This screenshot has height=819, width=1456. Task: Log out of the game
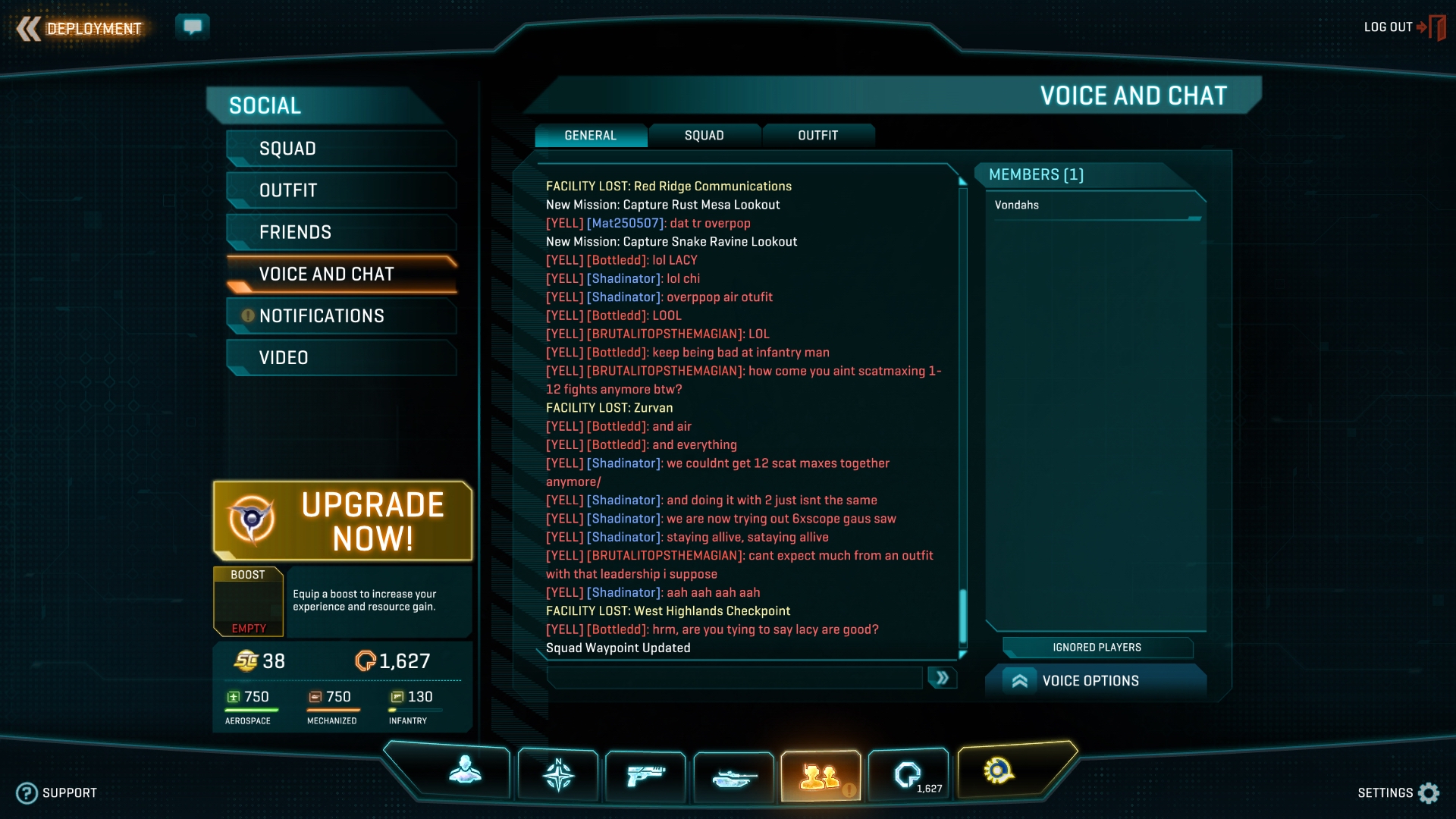1403,27
